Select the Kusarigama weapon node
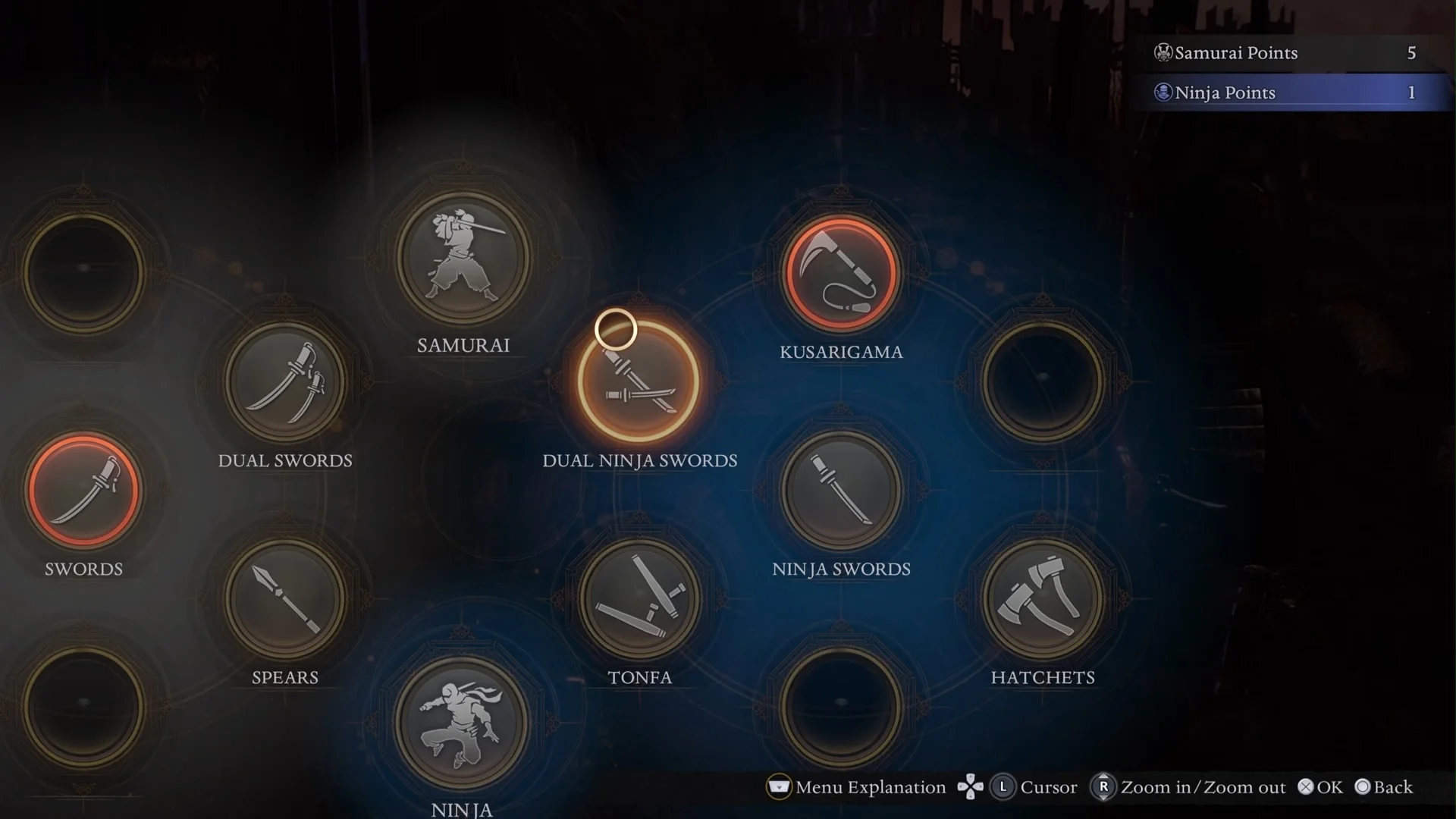The height and width of the screenshot is (819, 1456). tap(841, 273)
